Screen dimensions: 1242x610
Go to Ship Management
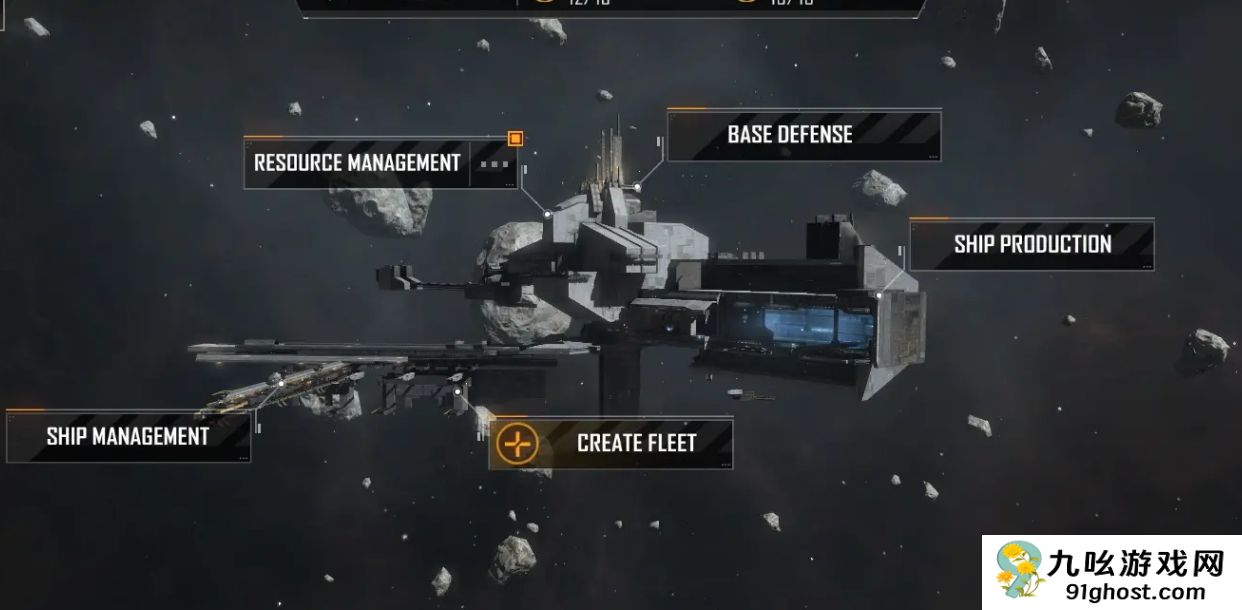point(128,436)
